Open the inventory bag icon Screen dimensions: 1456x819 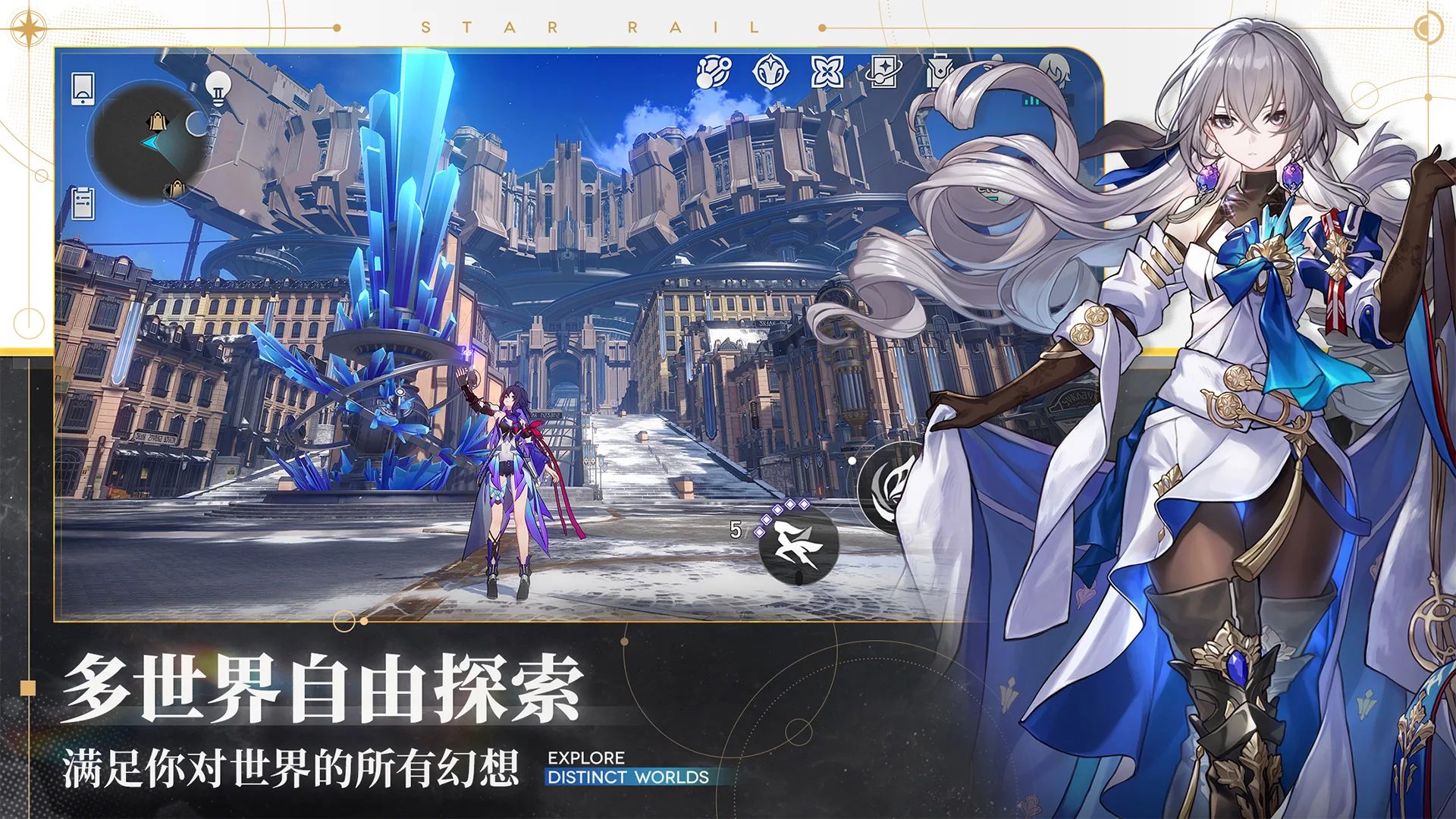pos(940,70)
